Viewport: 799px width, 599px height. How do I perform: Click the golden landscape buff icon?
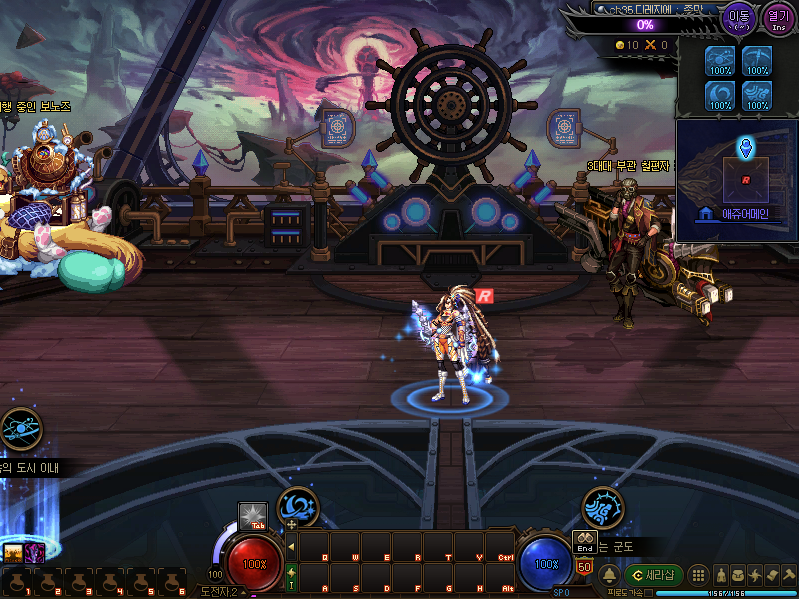pyautogui.click(x=13, y=552)
